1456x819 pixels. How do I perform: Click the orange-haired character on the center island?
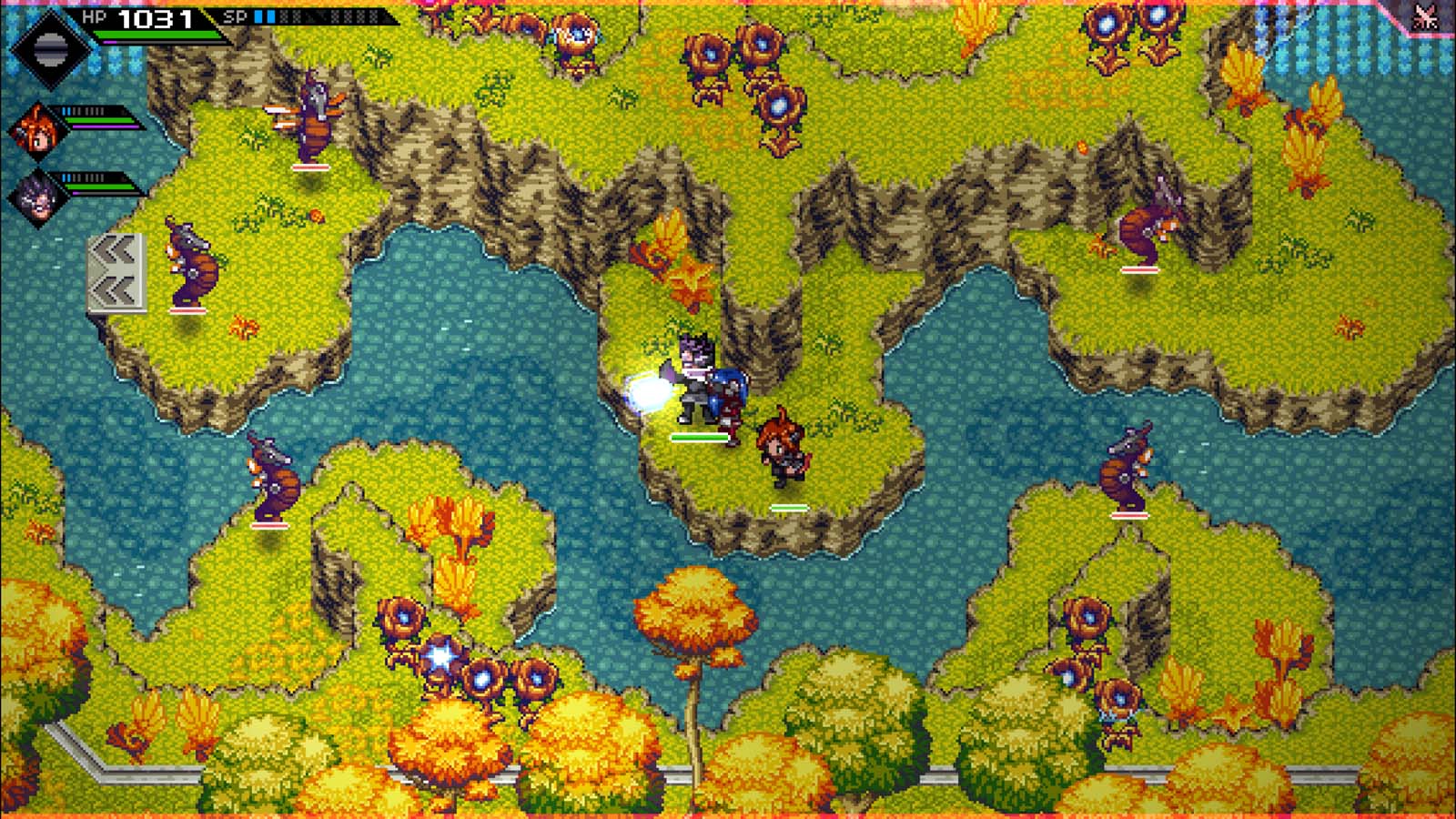[x=781, y=446]
